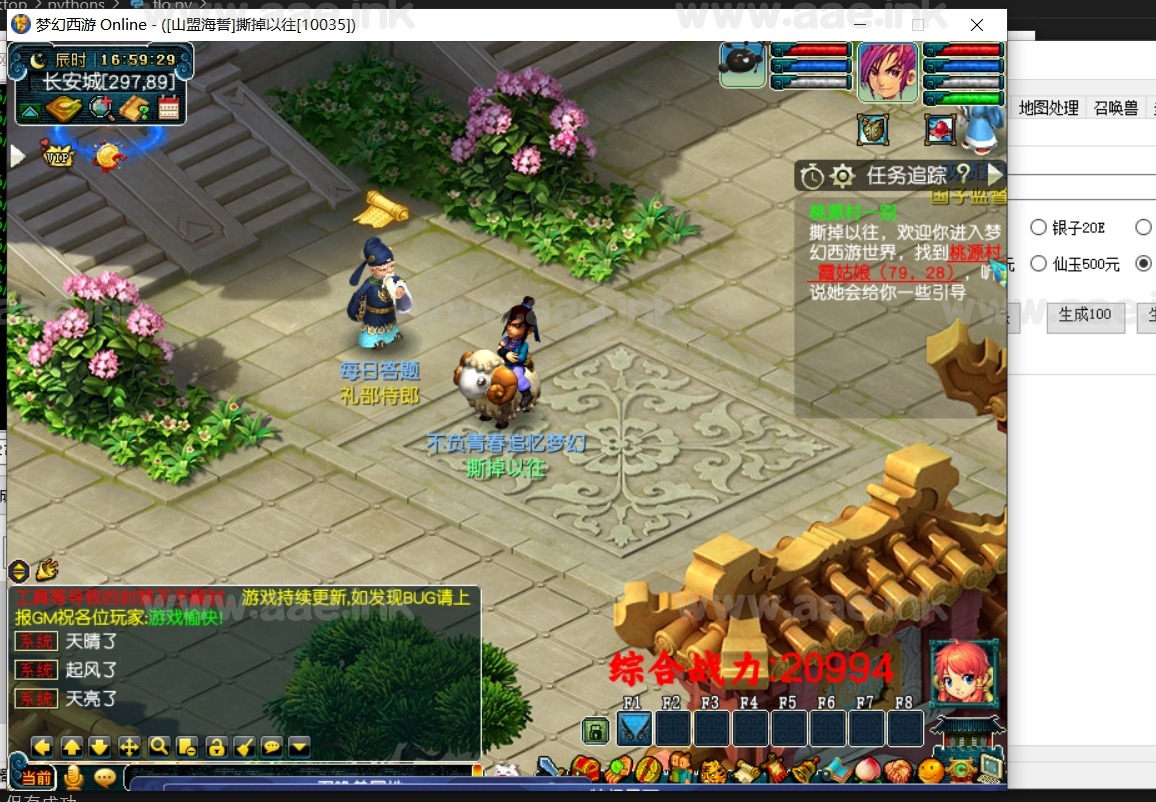Follow the 桃源村 task link
The width and height of the screenshot is (1156, 802).
click(974, 253)
